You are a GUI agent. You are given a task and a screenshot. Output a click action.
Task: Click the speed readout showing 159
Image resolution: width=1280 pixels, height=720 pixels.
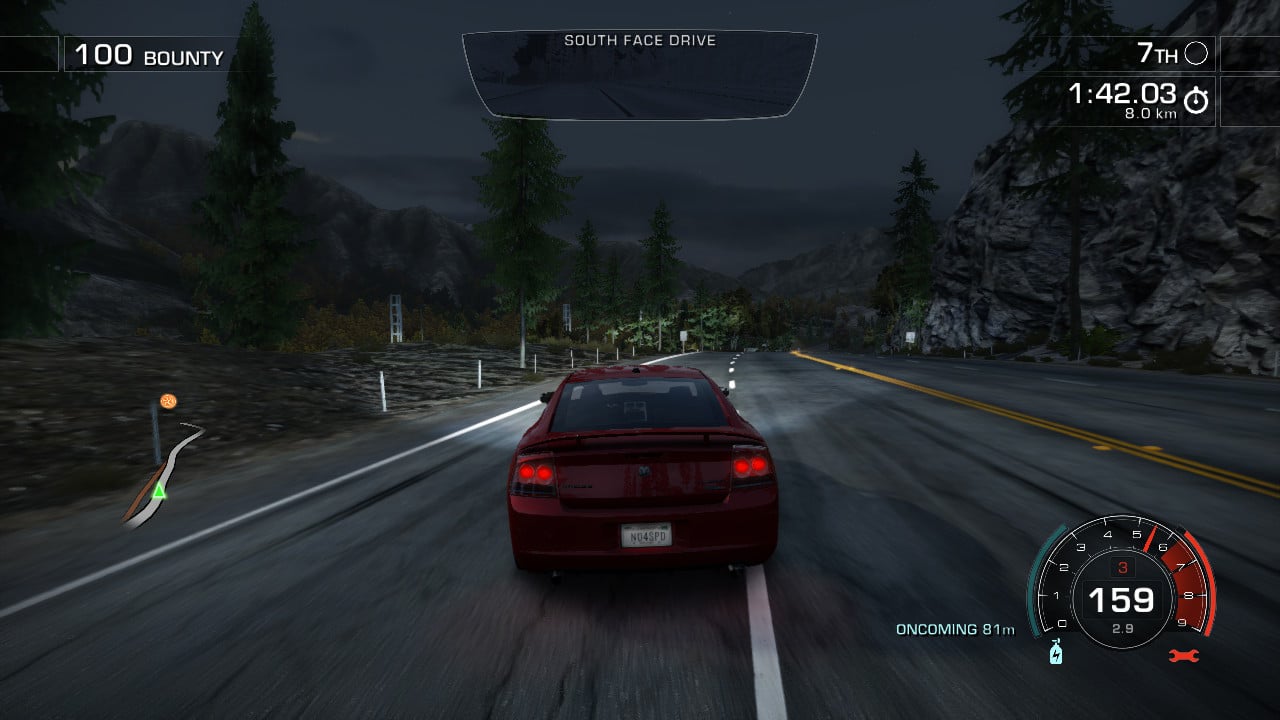tap(1124, 599)
